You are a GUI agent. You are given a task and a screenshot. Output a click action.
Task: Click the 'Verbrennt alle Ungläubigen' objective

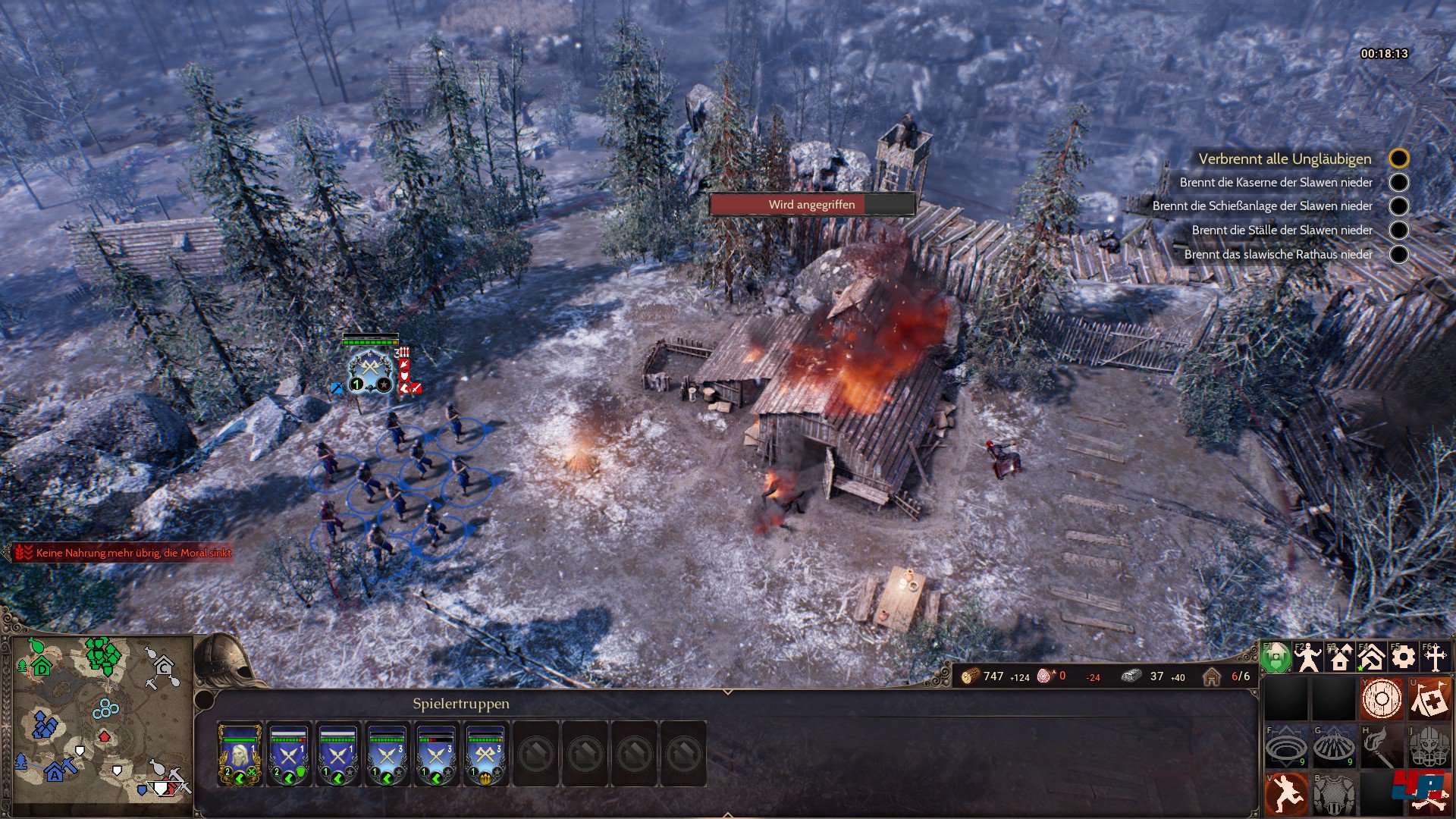tap(1285, 158)
